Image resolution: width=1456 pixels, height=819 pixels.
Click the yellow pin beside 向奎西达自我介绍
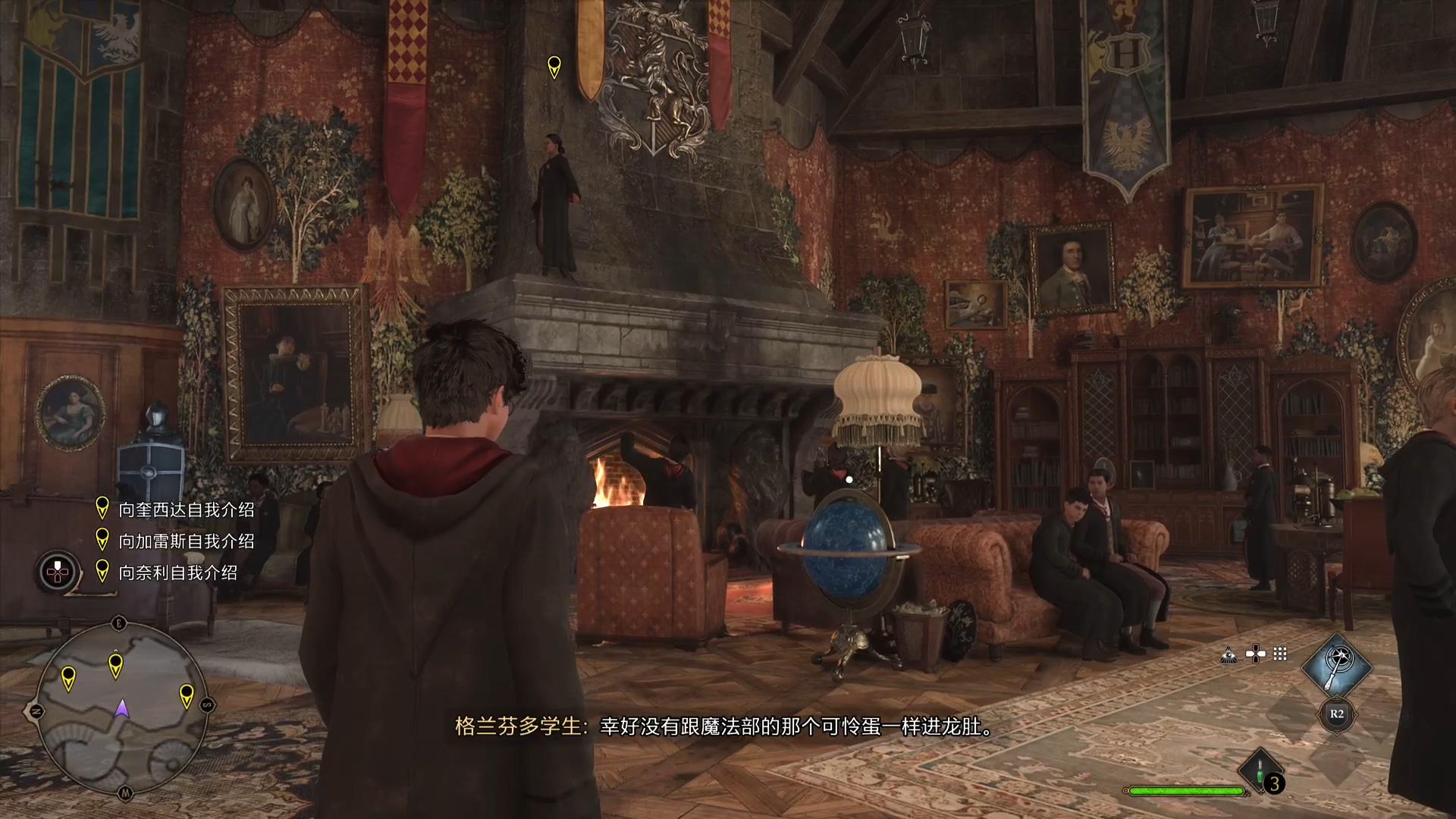coord(102,508)
